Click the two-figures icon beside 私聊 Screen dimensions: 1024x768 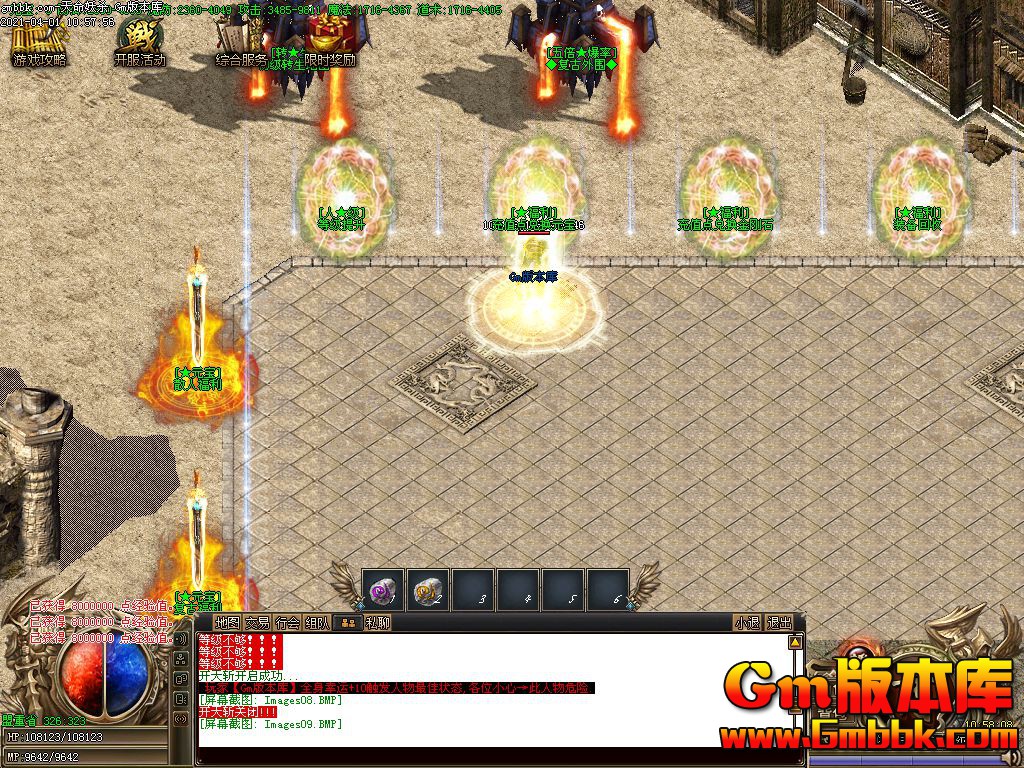(x=348, y=623)
